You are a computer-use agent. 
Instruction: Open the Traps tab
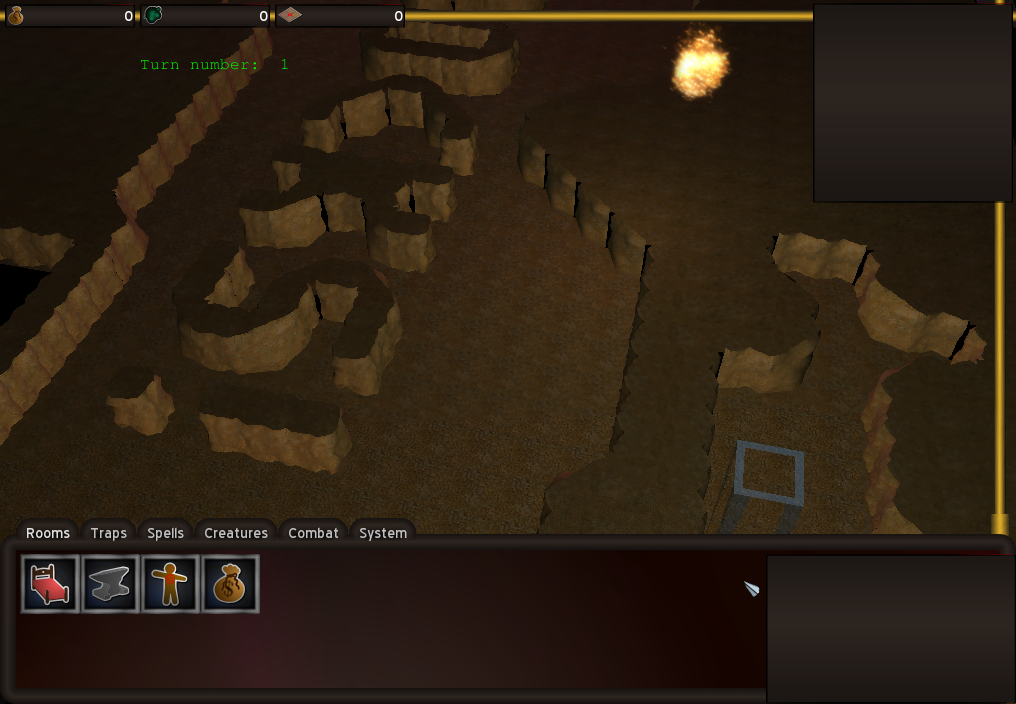pos(108,533)
